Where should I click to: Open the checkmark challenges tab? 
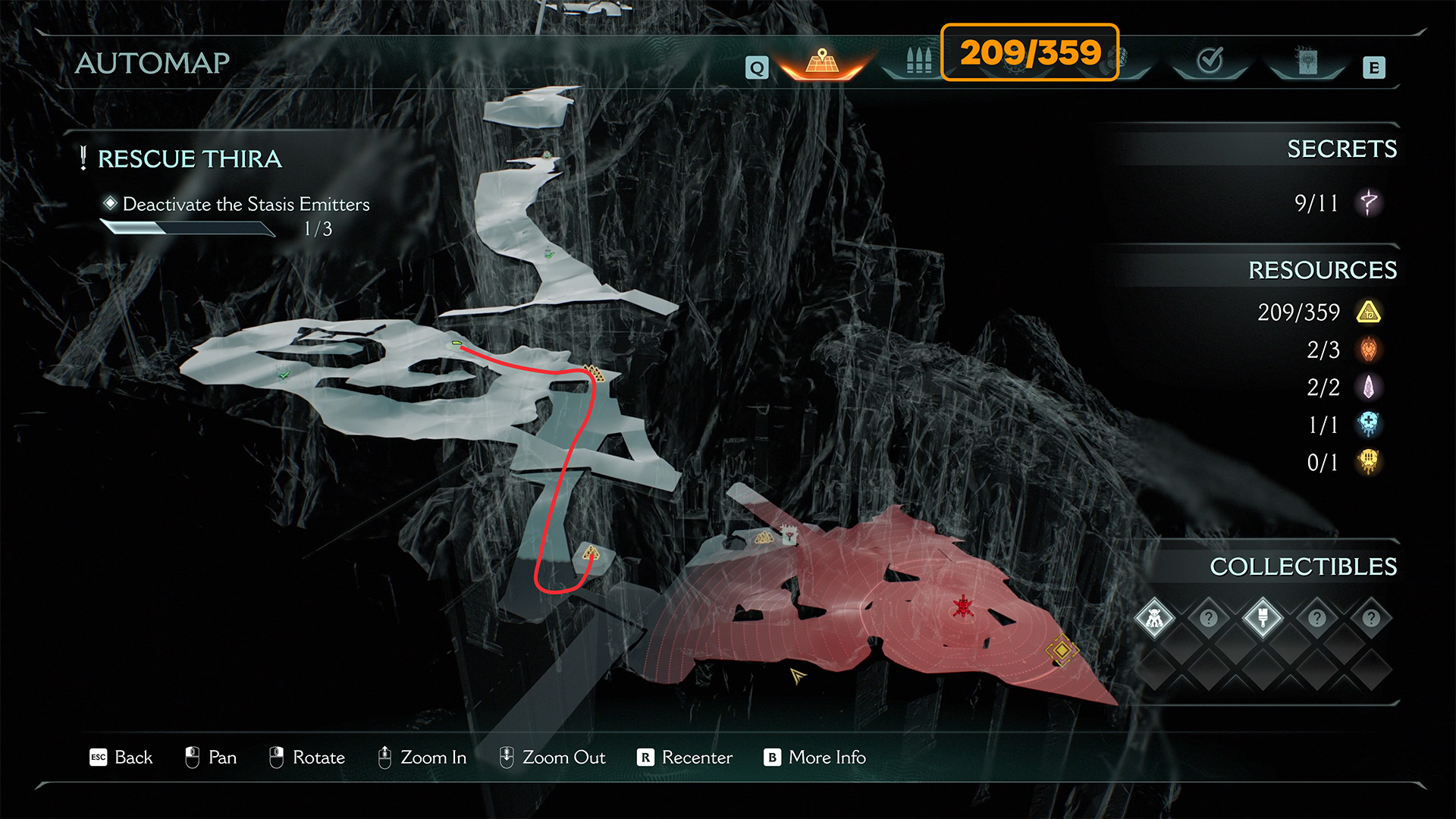pyautogui.click(x=1210, y=61)
